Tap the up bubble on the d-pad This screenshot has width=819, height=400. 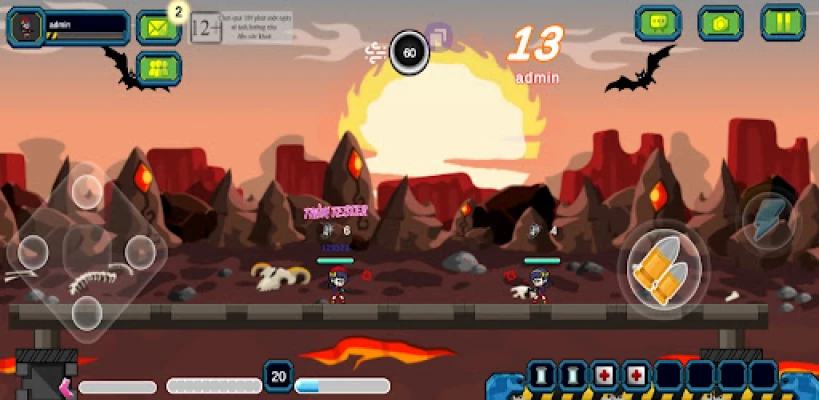tap(87, 187)
